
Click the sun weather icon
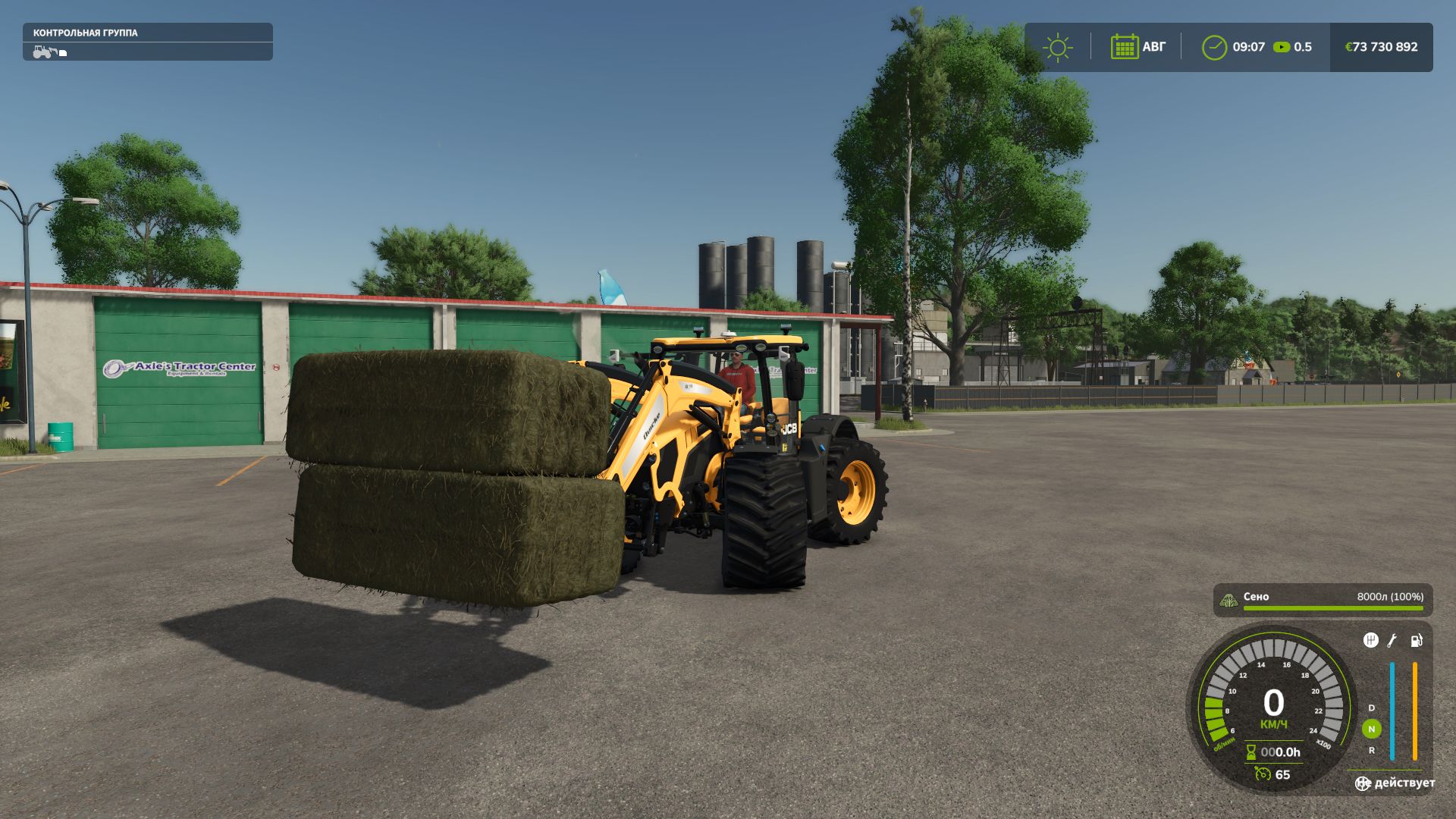[1059, 47]
